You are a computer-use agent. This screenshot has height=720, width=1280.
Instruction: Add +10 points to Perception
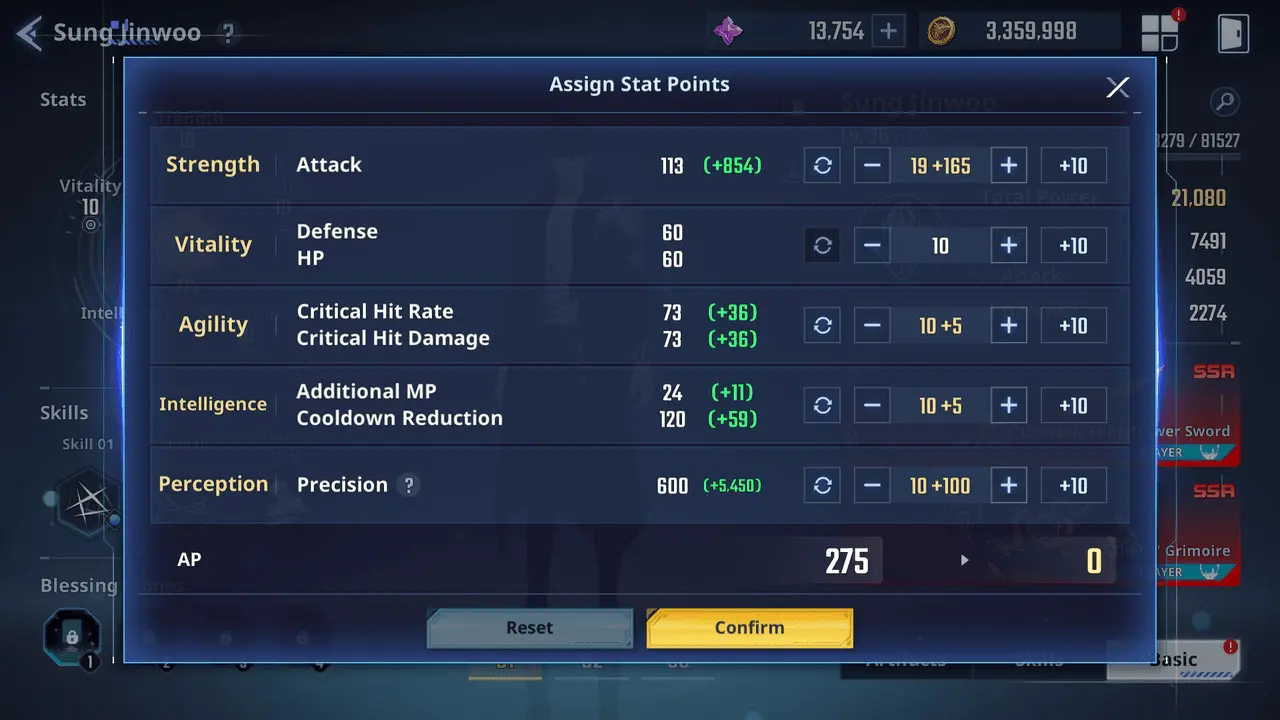(x=1073, y=486)
